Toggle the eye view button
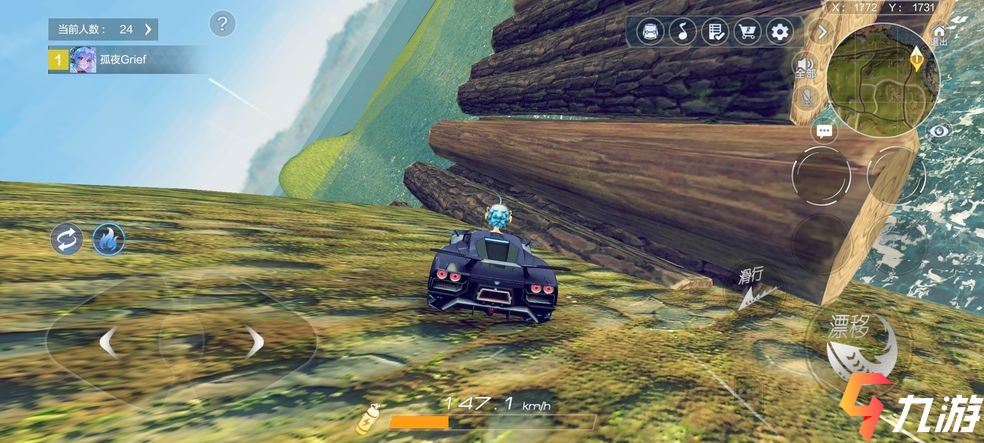The width and height of the screenshot is (984, 443). 938,130
